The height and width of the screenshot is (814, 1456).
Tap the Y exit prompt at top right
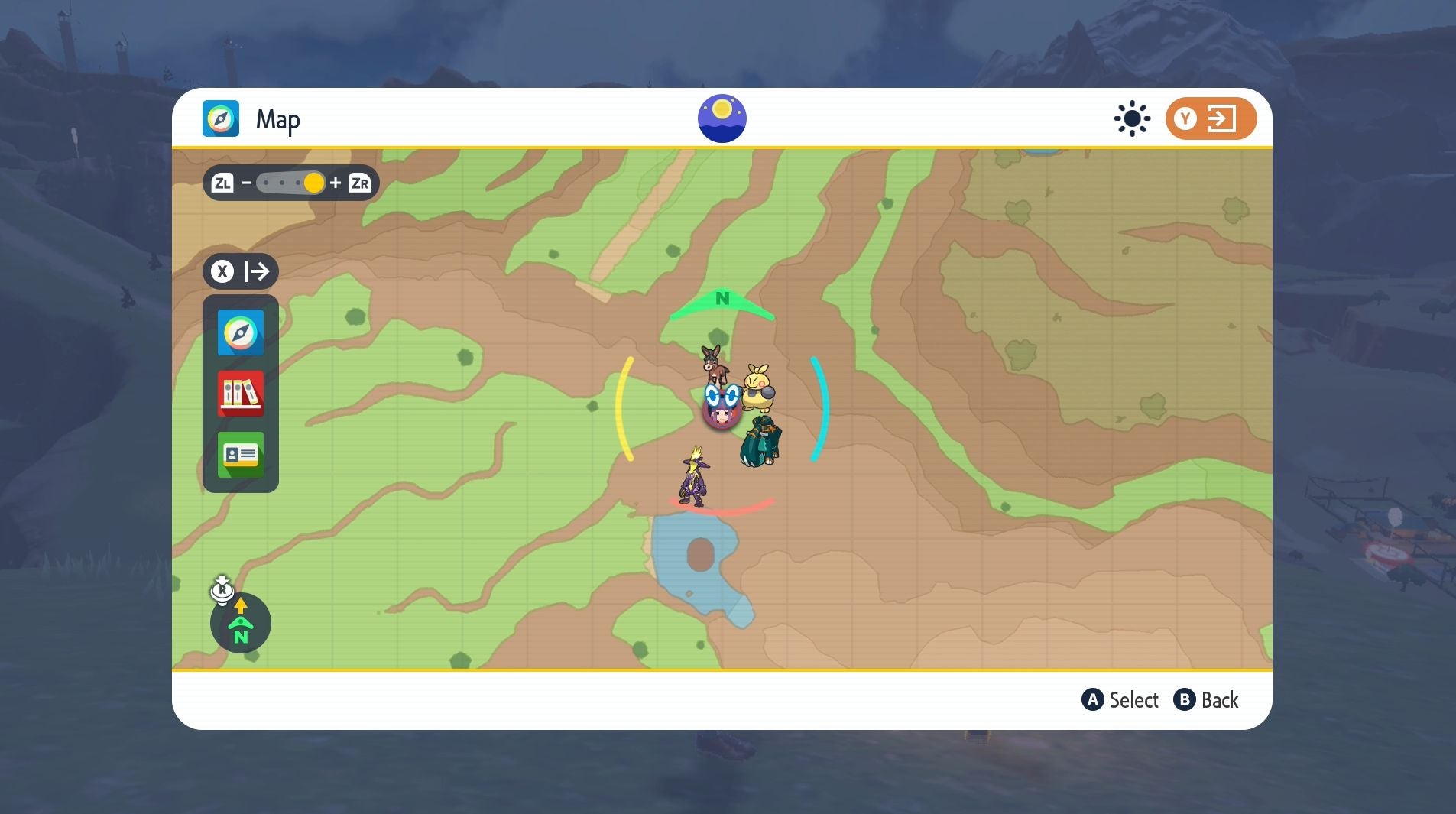[1210, 118]
